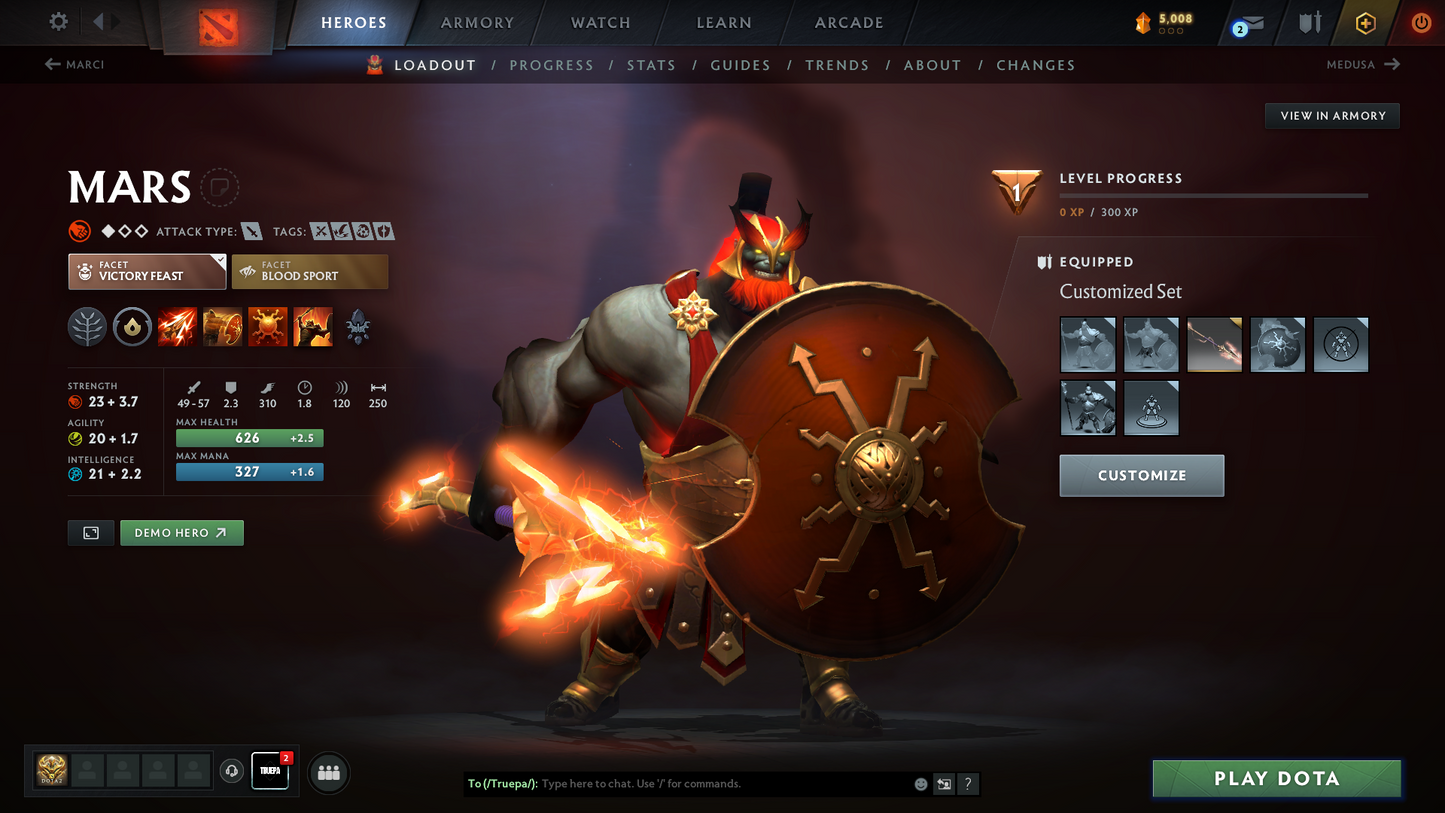Open the Customize loadout button
Image resolution: width=1445 pixels, height=813 pixels.
[1141, 476]
